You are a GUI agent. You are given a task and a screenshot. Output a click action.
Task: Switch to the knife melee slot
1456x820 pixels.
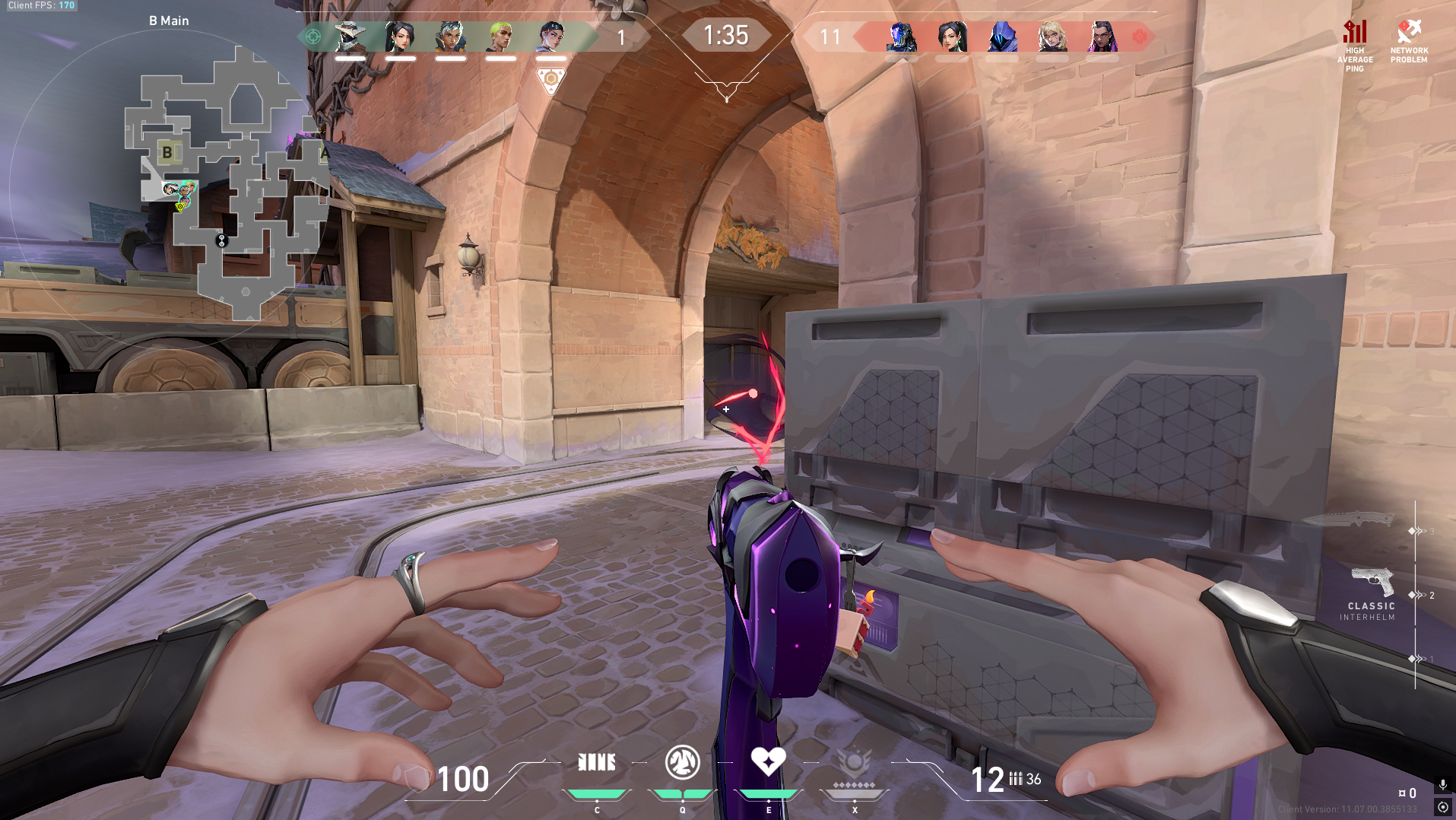(x=1348, y=520)
